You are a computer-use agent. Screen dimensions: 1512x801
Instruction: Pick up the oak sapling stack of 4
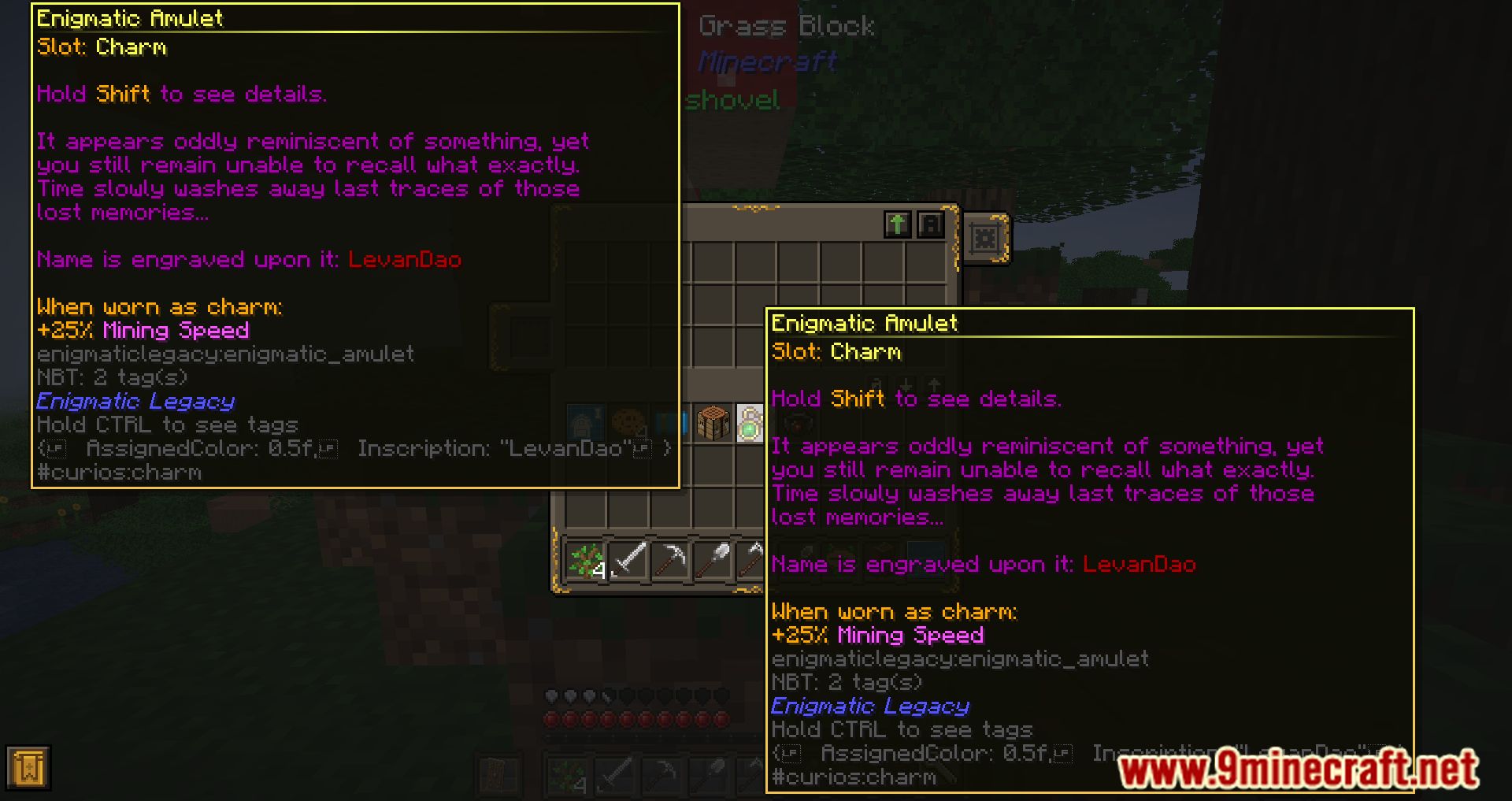tap(584, 559)
